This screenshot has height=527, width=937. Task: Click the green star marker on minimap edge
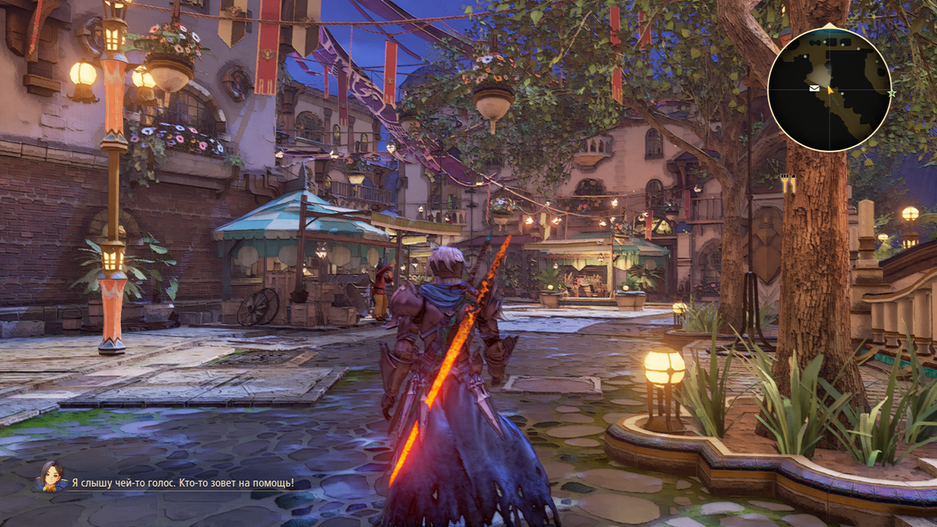pos(890,93)
